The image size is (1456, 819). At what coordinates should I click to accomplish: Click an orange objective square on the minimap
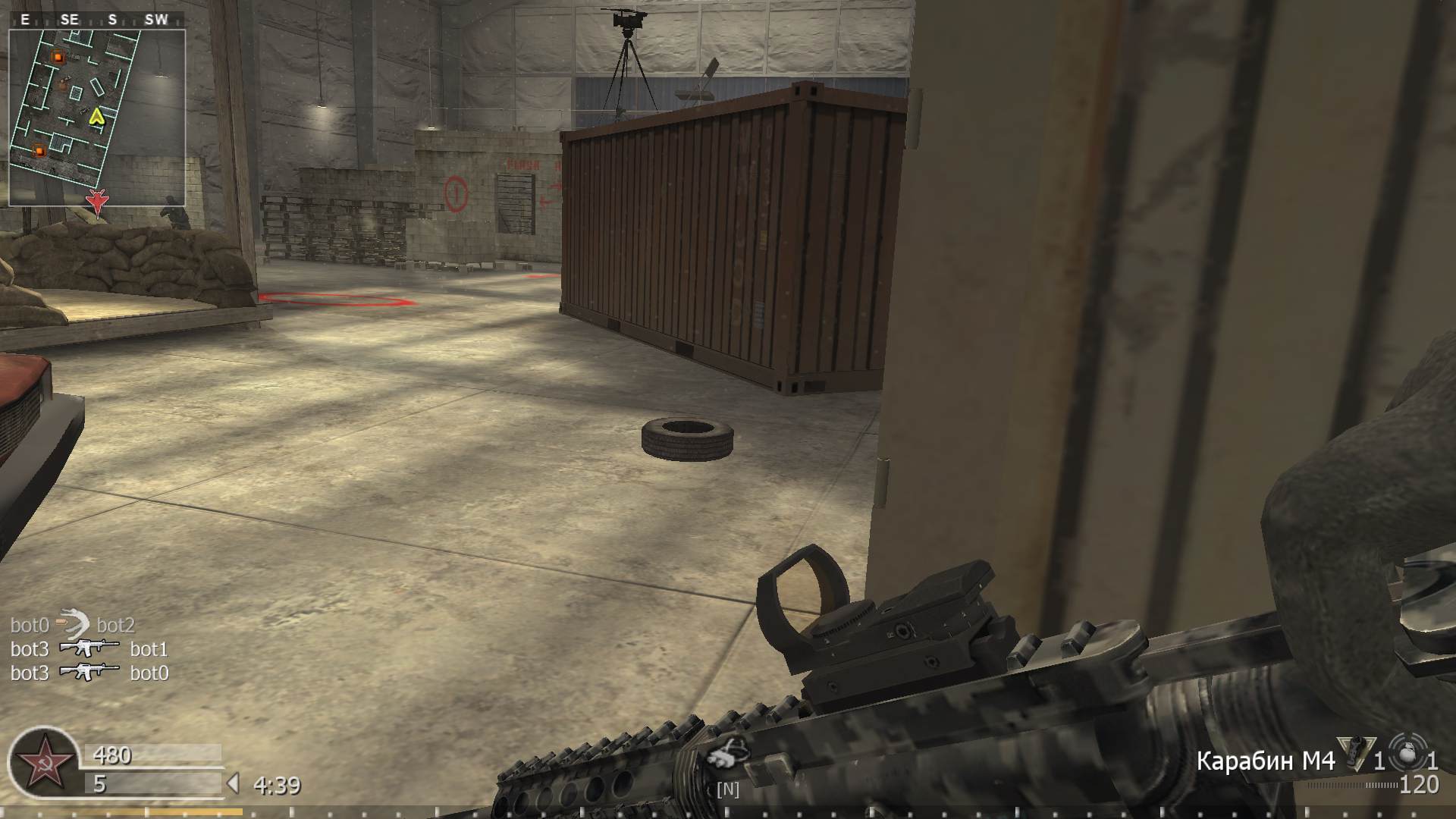click(x=57, y=56)
